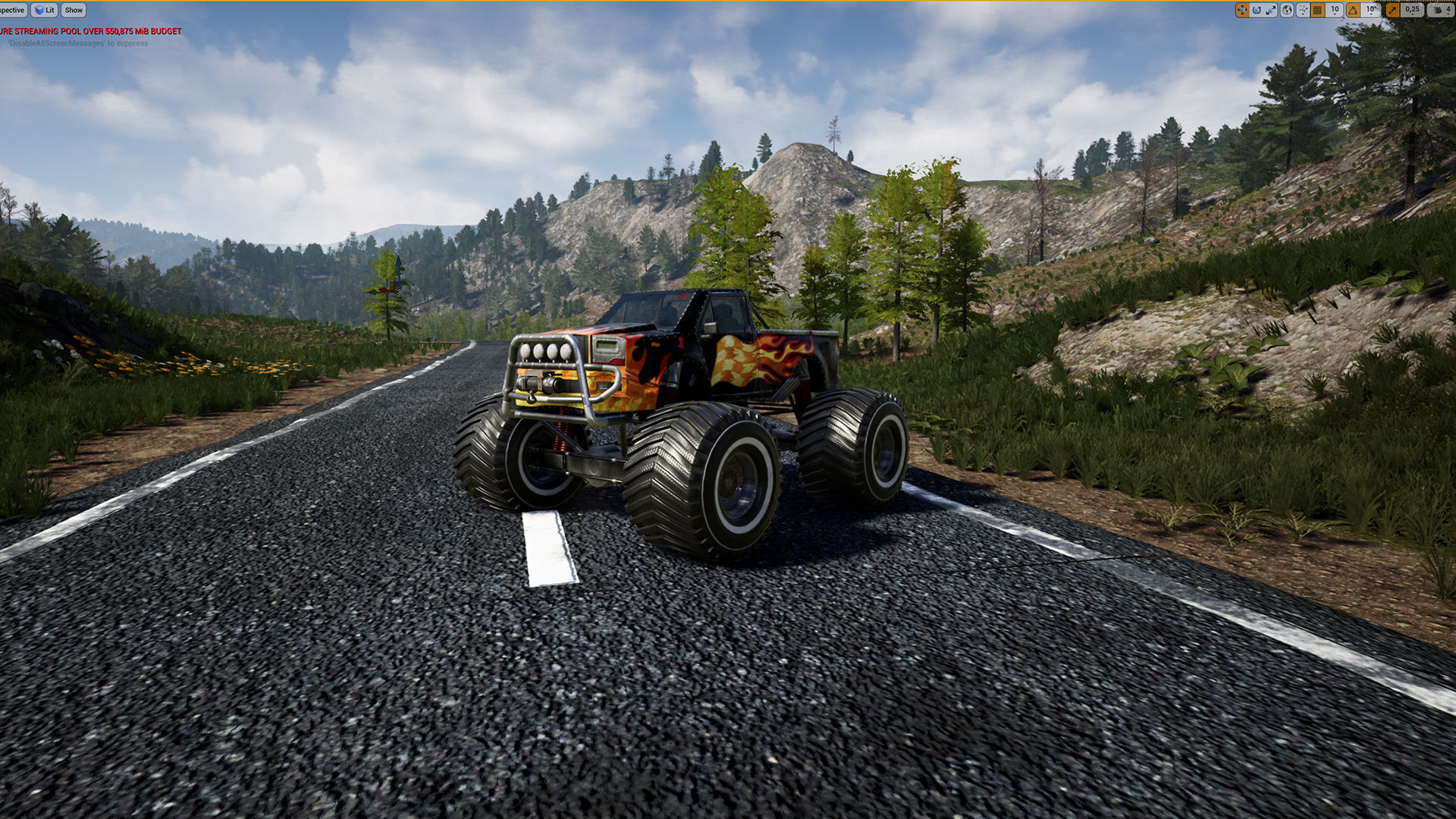Click the camera speed value 4
The width and height of the screenshot is (1456, 819).
(1450, 10)
